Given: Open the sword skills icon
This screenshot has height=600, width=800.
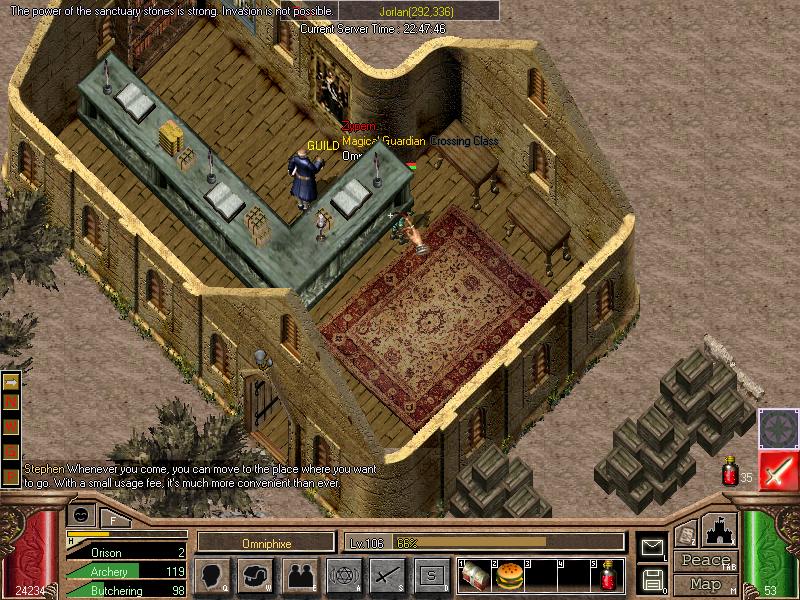Looking at the screenshot, I should click(387, 575).
